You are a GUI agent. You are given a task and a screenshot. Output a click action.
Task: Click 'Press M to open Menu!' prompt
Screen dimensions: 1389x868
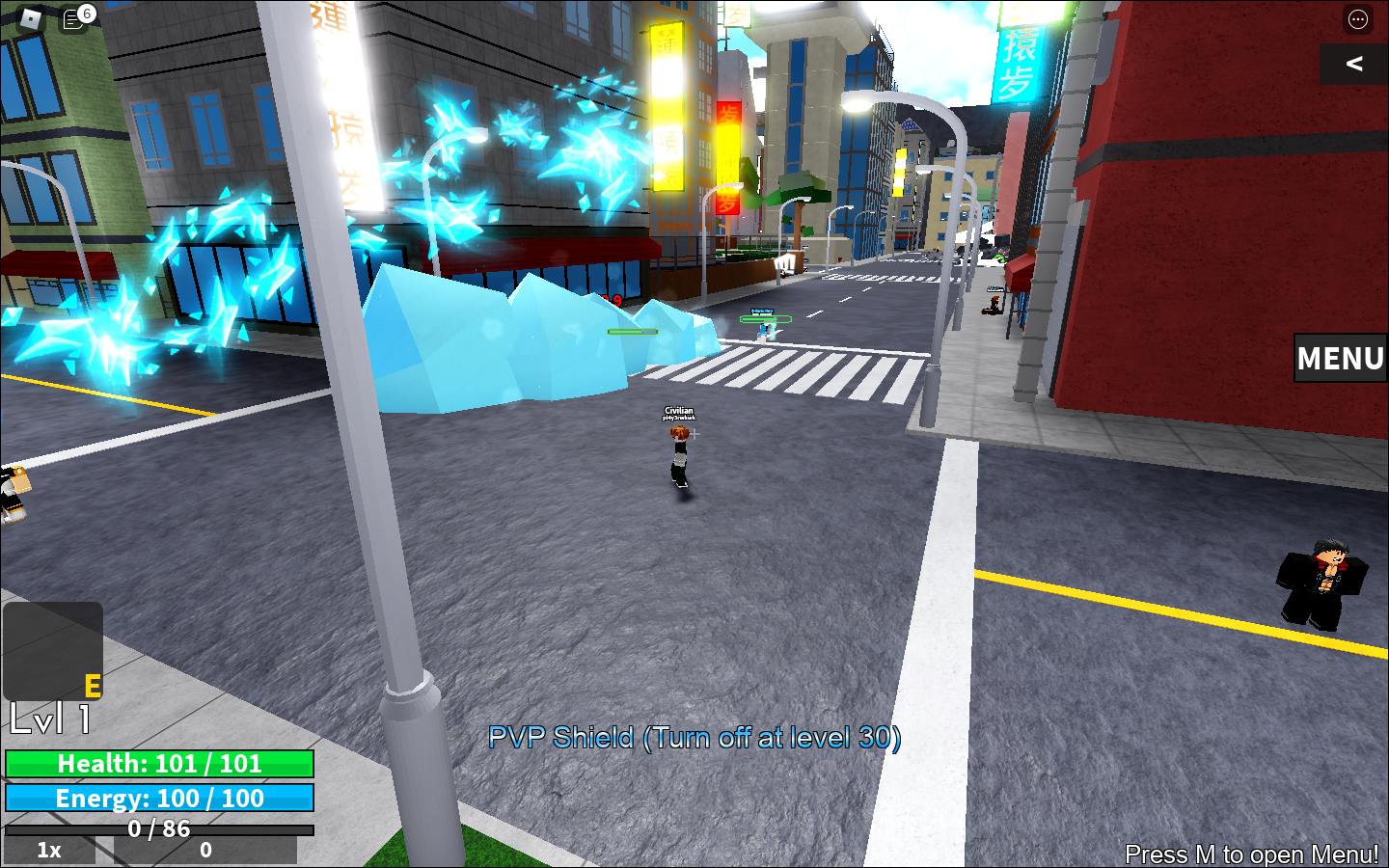1252,854
